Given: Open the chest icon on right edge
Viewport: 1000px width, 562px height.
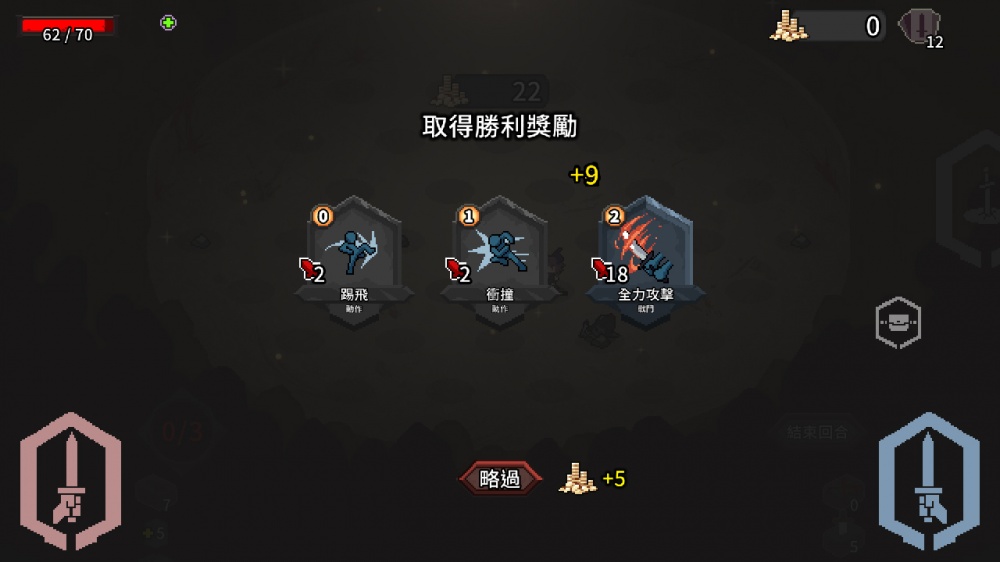Looking at the screenshot, I should pos(897,322).
